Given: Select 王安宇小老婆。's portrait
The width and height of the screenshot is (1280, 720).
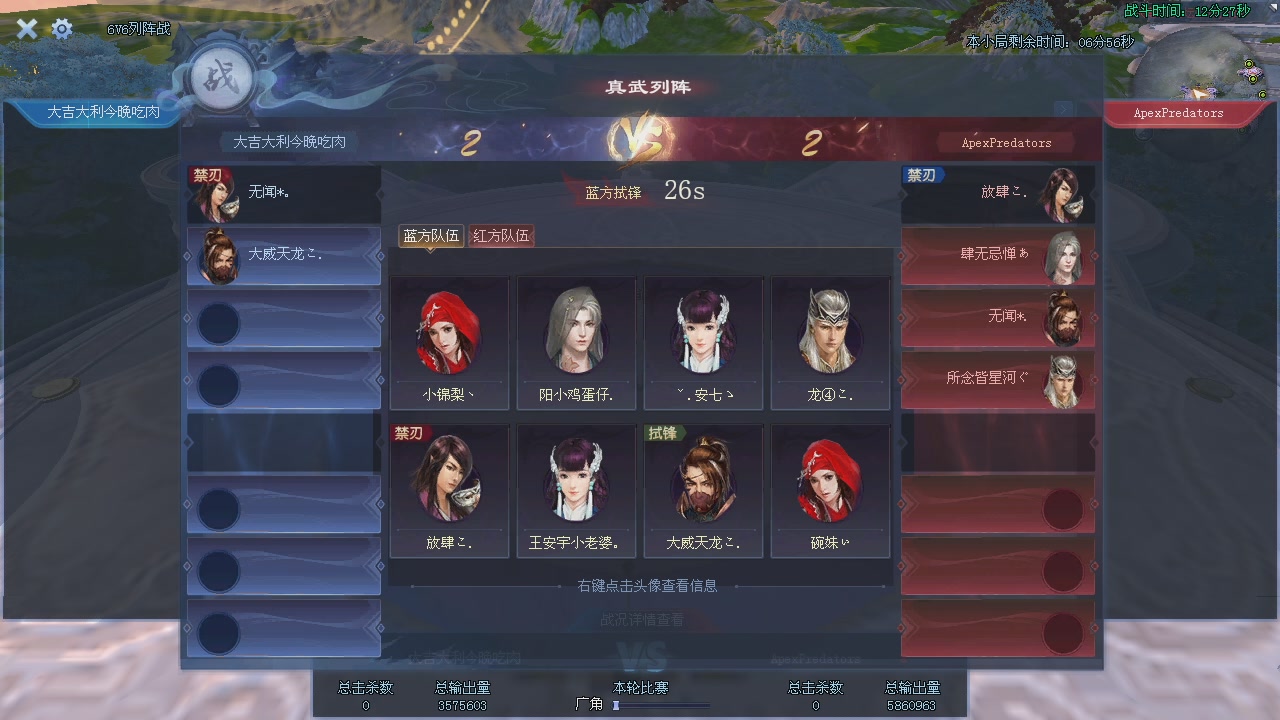Looking at the screenshot, I should click(x=577, y=480).
